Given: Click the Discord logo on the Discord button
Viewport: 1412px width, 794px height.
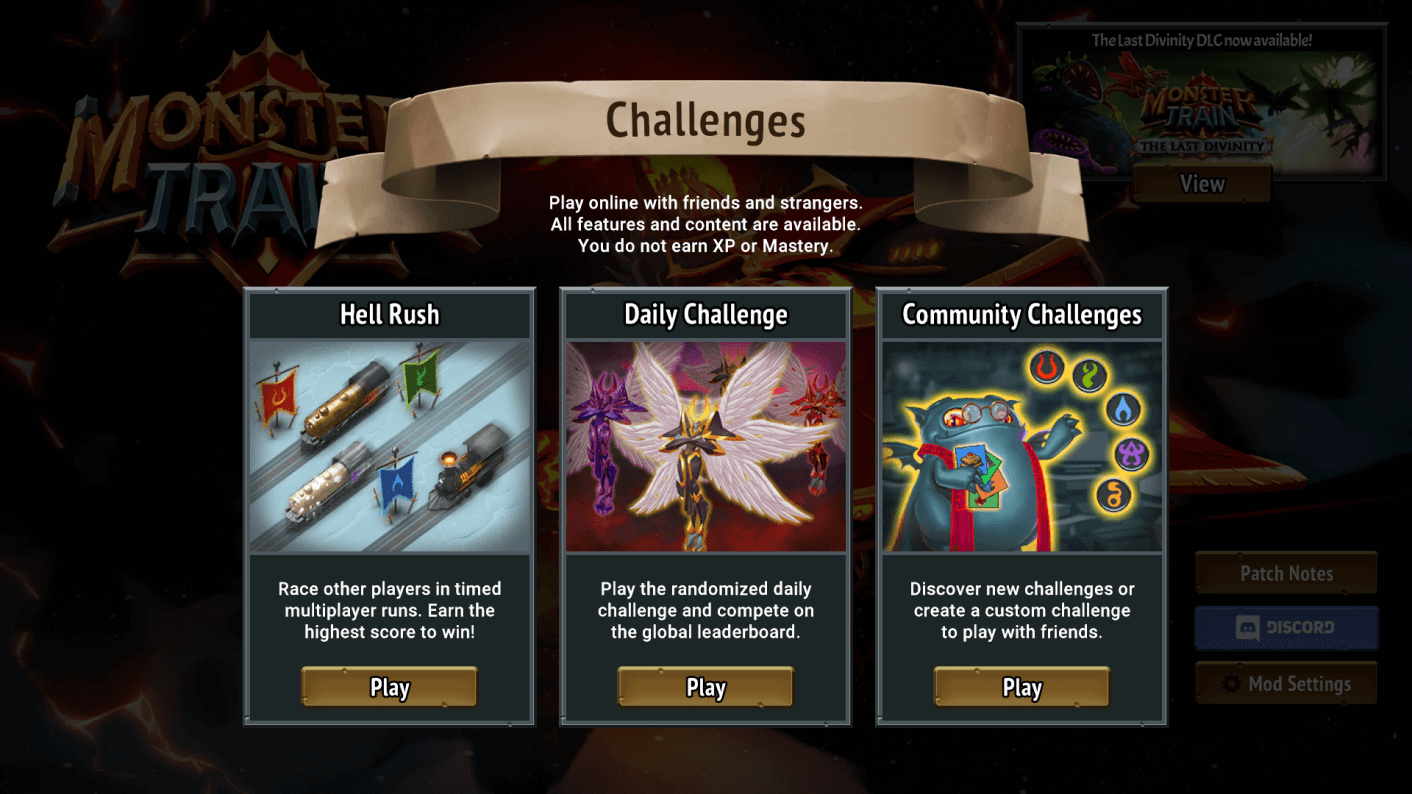Looking at the screenshot, I should click(1248, 628).
